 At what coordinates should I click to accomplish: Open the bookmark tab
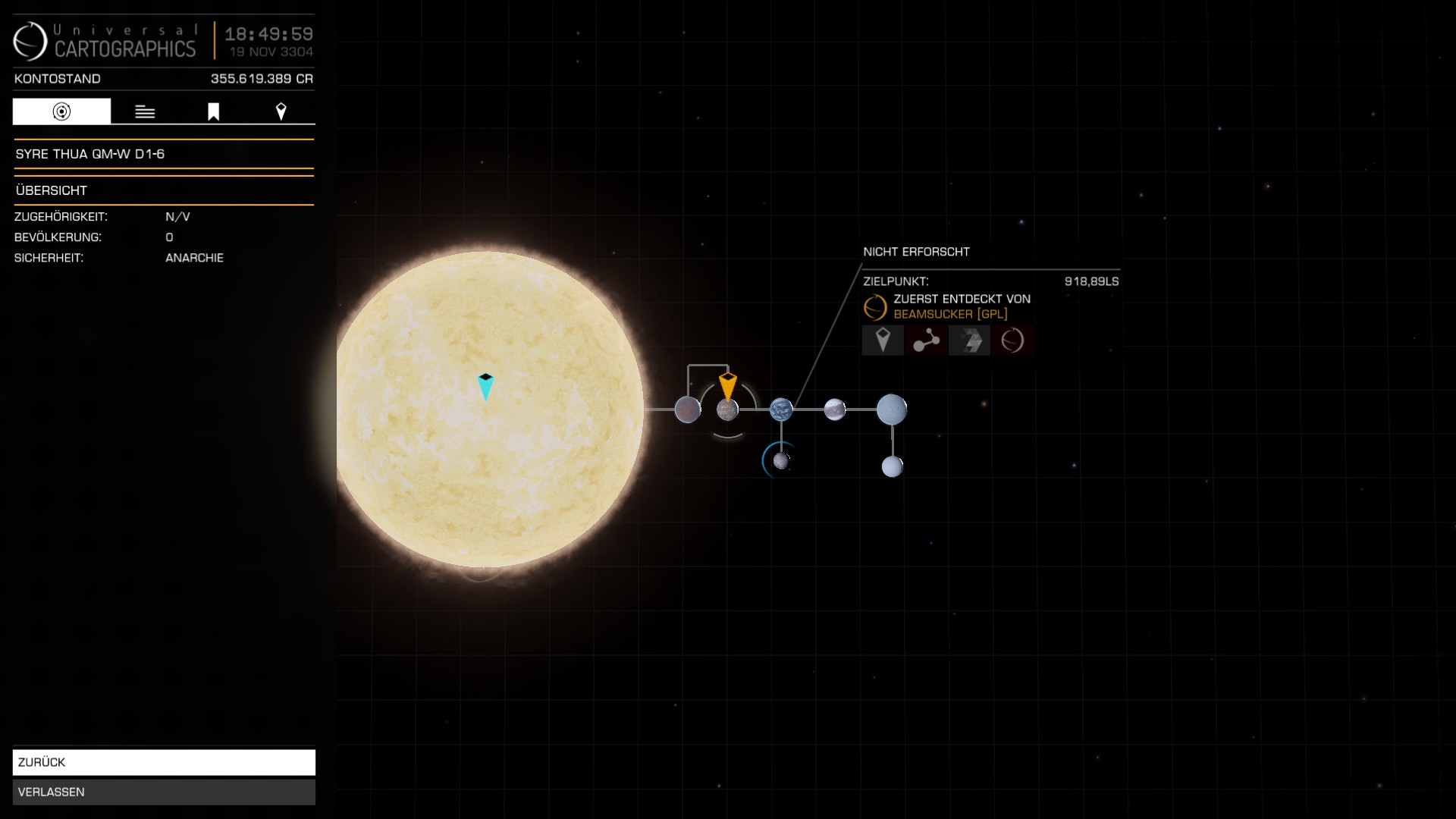tap(213, 111)
